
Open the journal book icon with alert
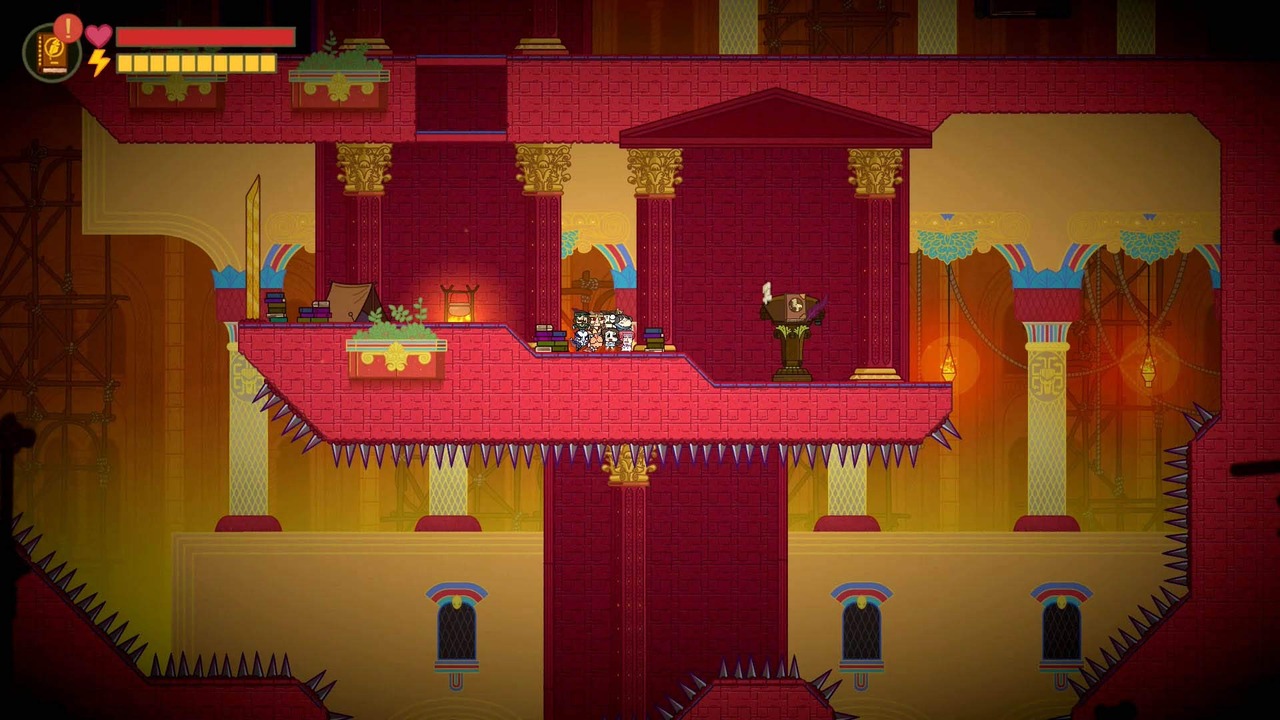click(52, 52)
